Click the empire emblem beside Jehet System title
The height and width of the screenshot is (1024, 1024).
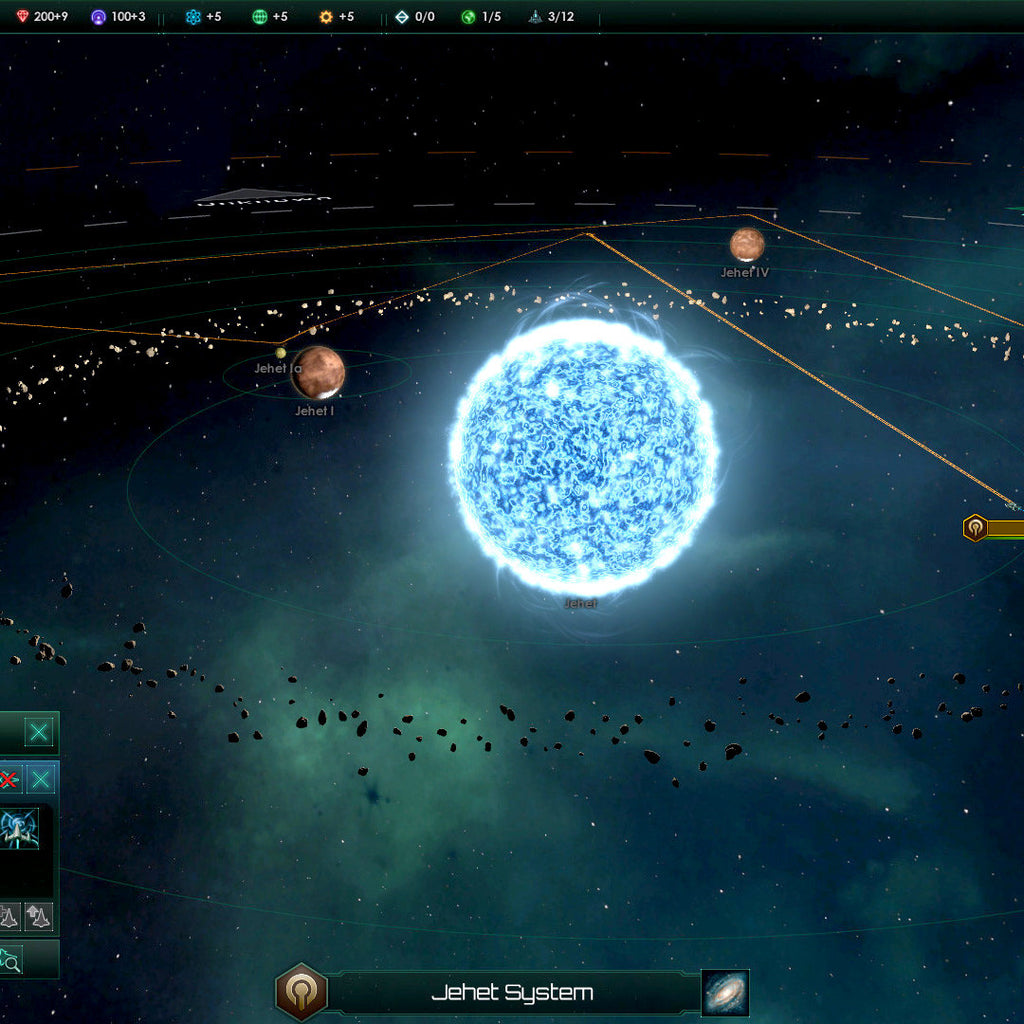(300, 992)
